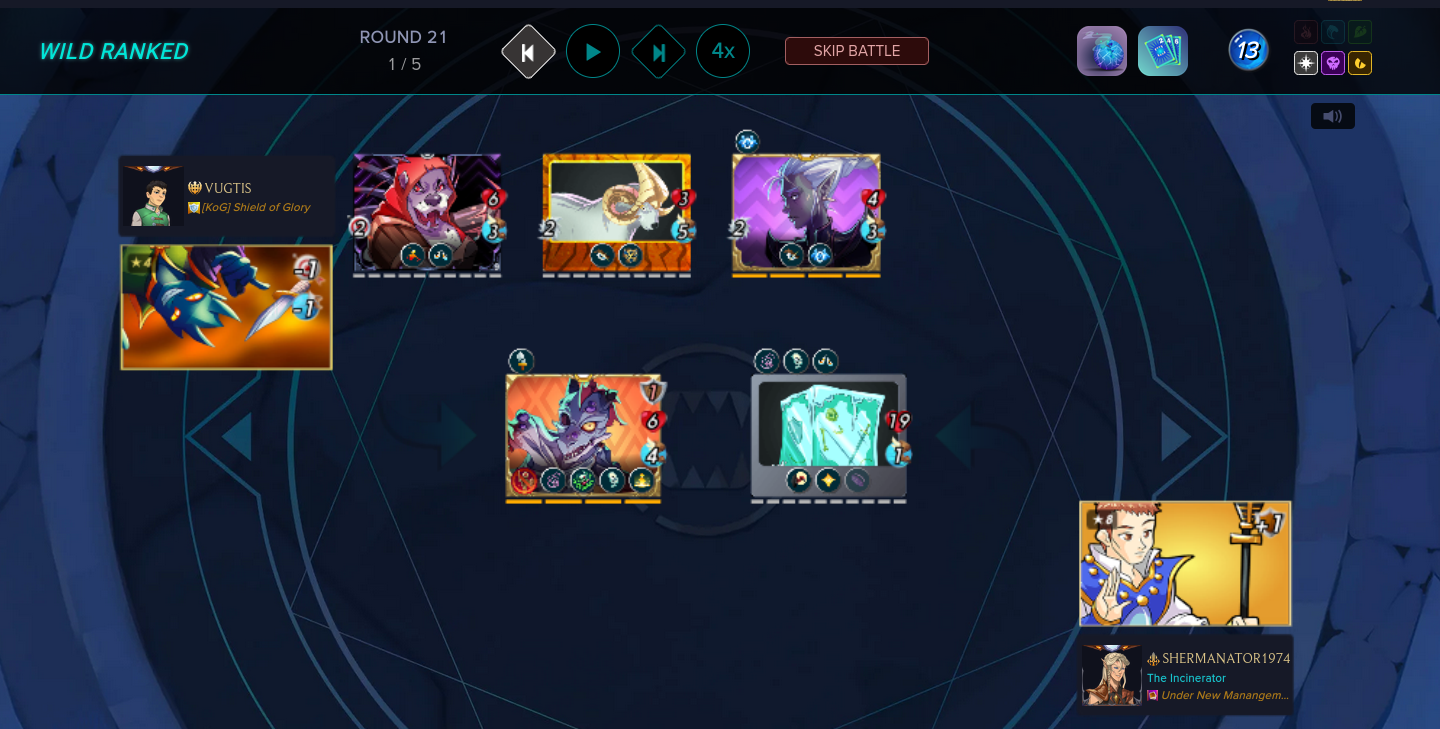This screenshot has height=729, width=1440.
Task: Advance to the next round
Action: tap(658, 51)
